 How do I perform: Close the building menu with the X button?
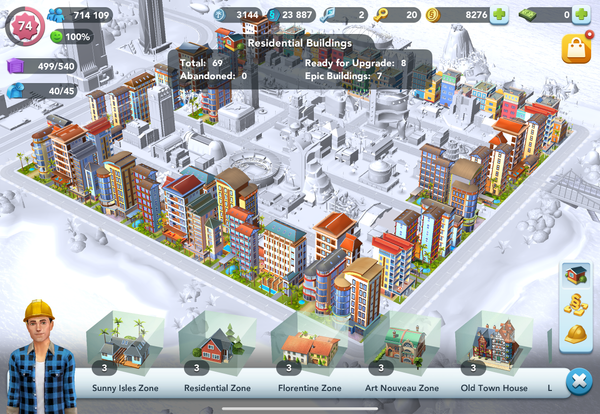pos(577,382)
